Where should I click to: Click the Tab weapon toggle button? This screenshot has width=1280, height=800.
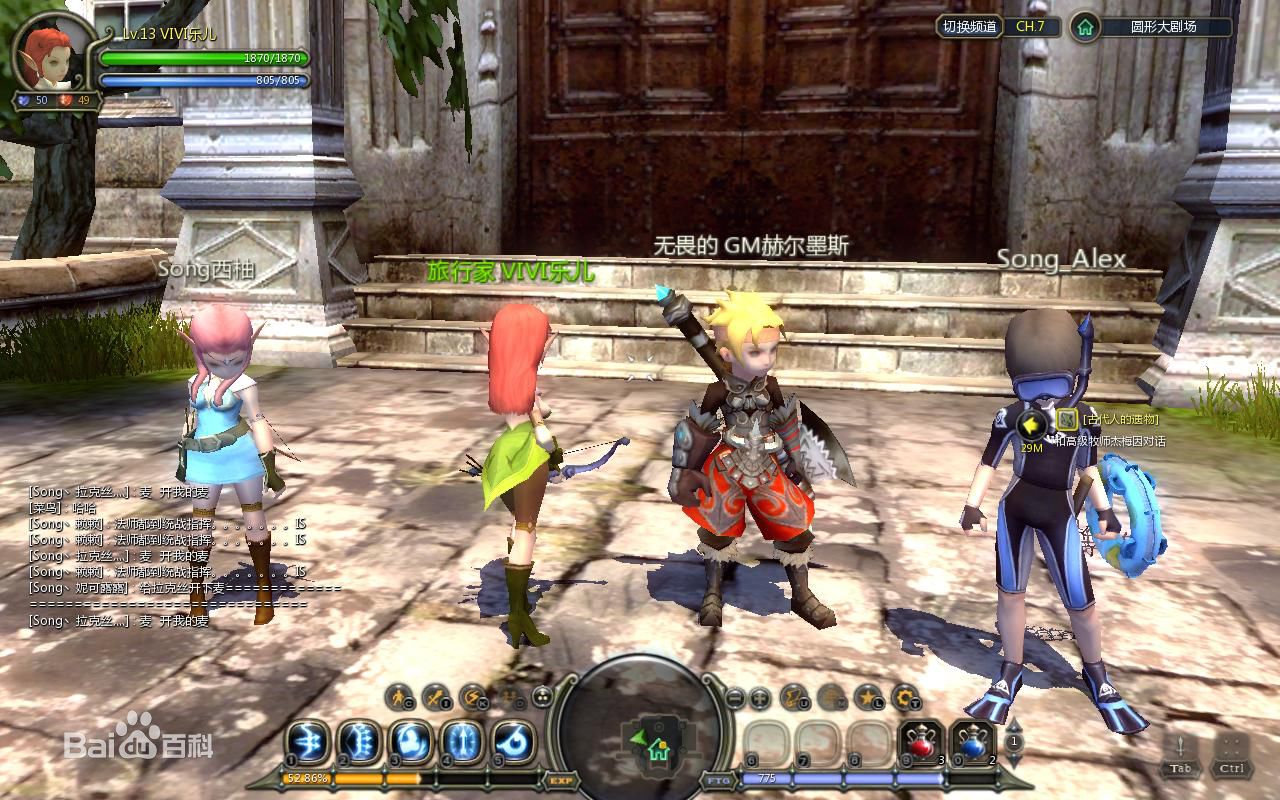click(x=1181, y=753)
